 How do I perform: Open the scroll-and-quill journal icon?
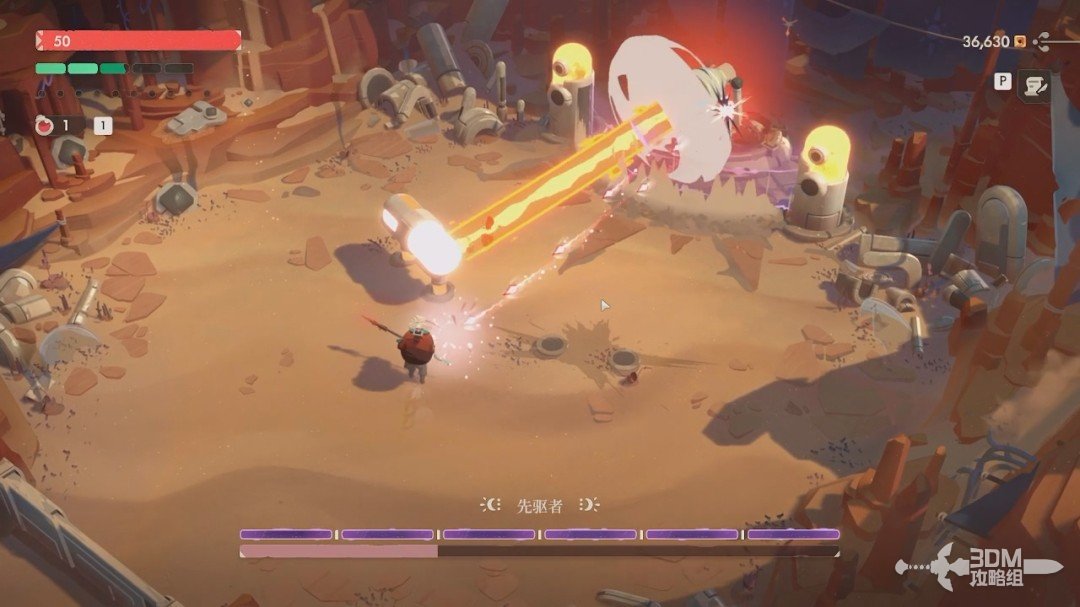point(1035,86)
